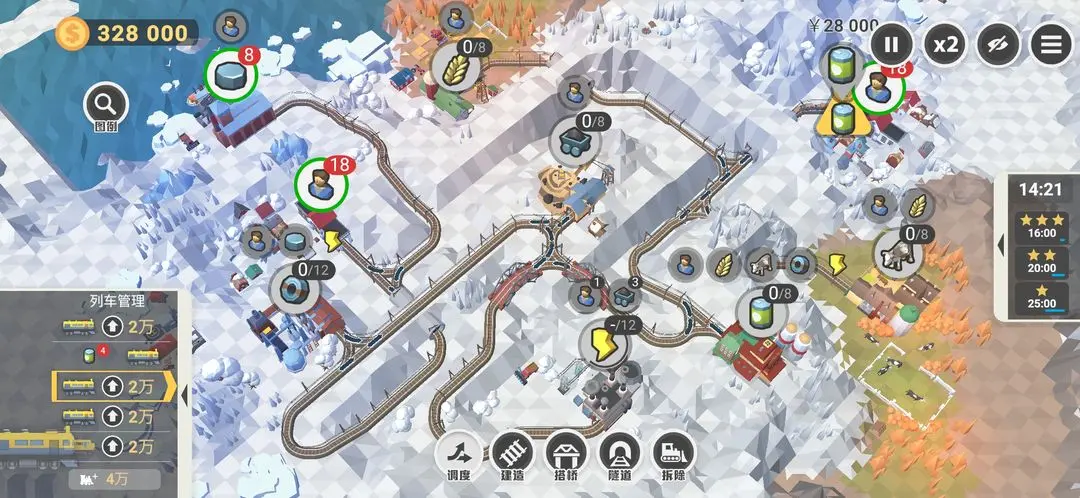
Task: Open the hamburger menu
Action: point(1051,44)
